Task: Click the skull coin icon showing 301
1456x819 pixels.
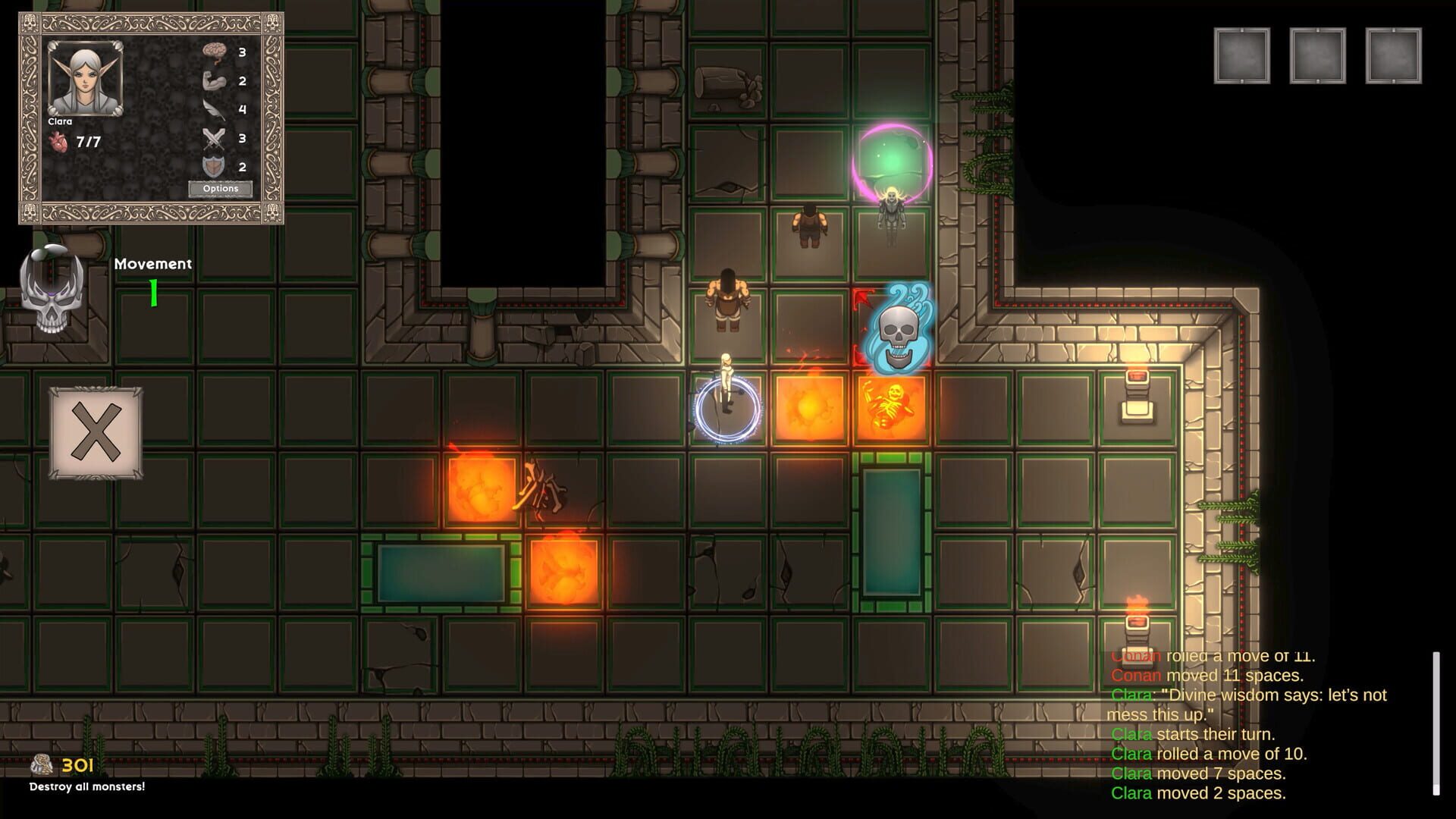Action: click(x=42, y=764)
